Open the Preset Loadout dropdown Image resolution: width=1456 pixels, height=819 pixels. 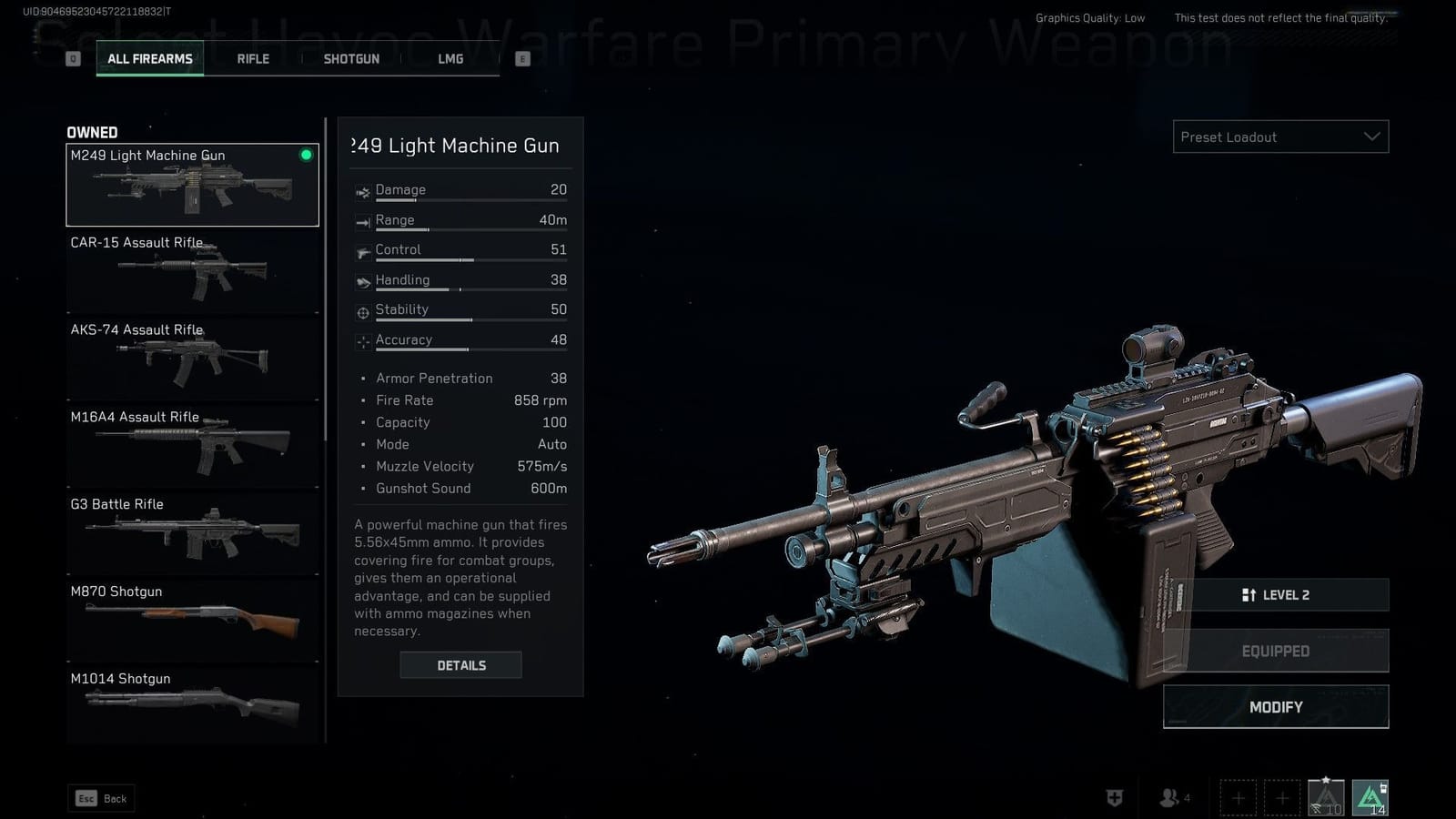[1279, 136]
